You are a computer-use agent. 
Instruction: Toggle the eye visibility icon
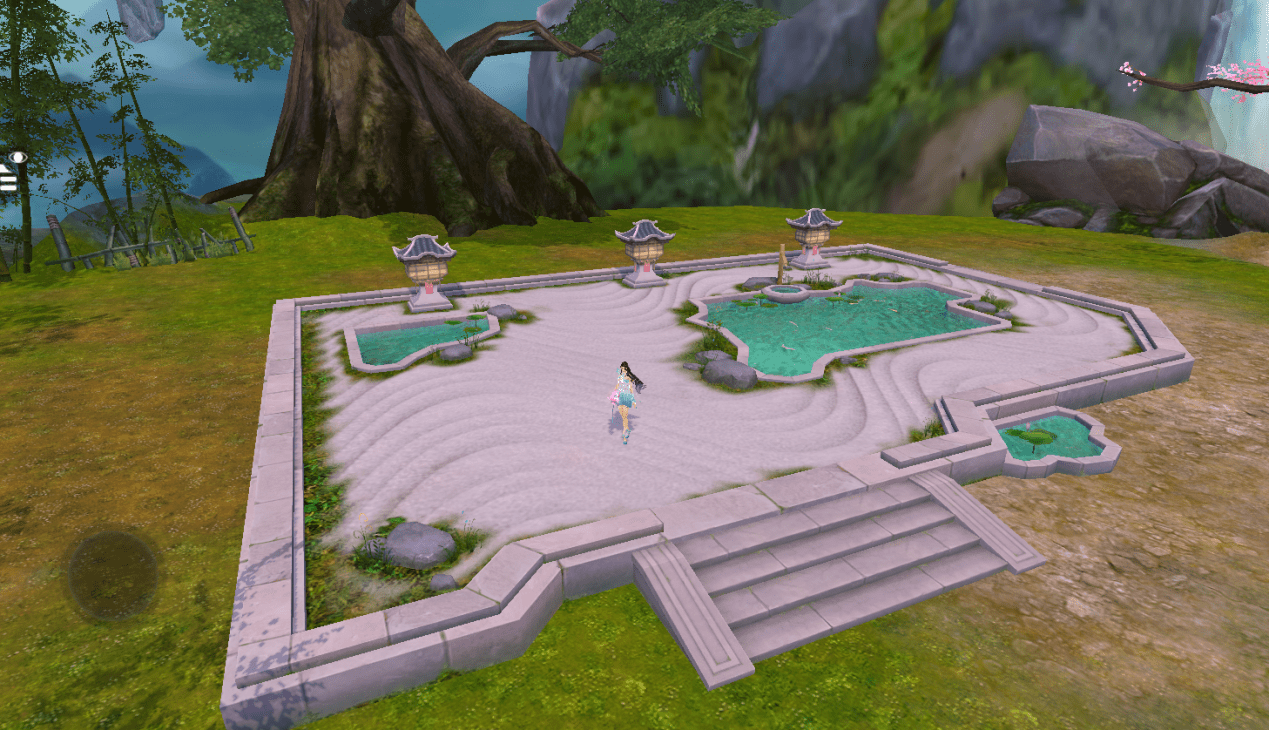point(17,158)
